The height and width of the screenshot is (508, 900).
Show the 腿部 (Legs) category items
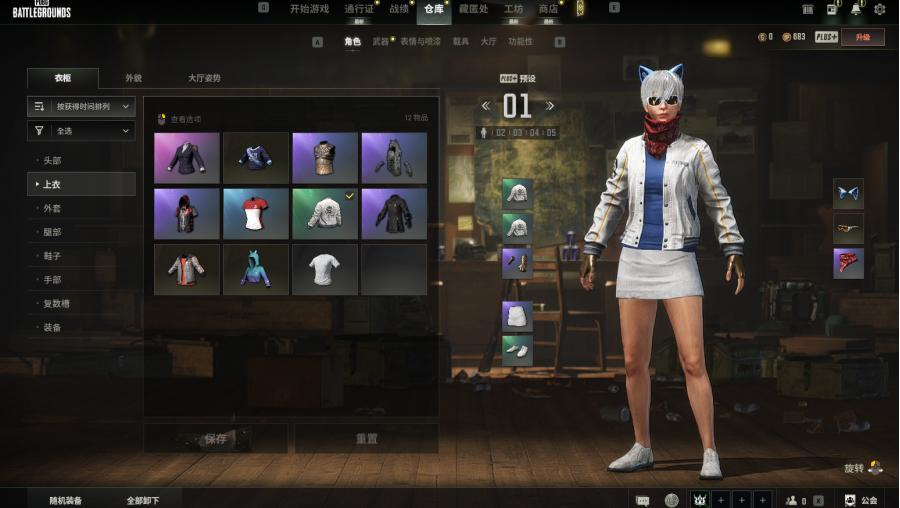pos(53,232)
